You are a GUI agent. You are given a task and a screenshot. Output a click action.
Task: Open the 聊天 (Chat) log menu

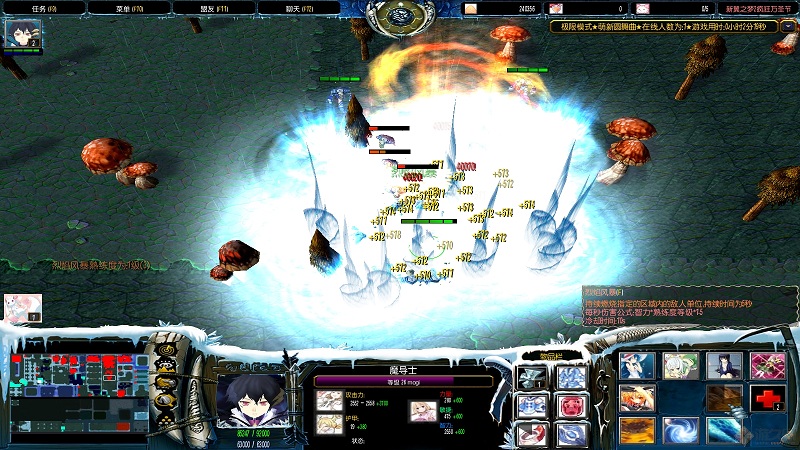coord(298,8)
